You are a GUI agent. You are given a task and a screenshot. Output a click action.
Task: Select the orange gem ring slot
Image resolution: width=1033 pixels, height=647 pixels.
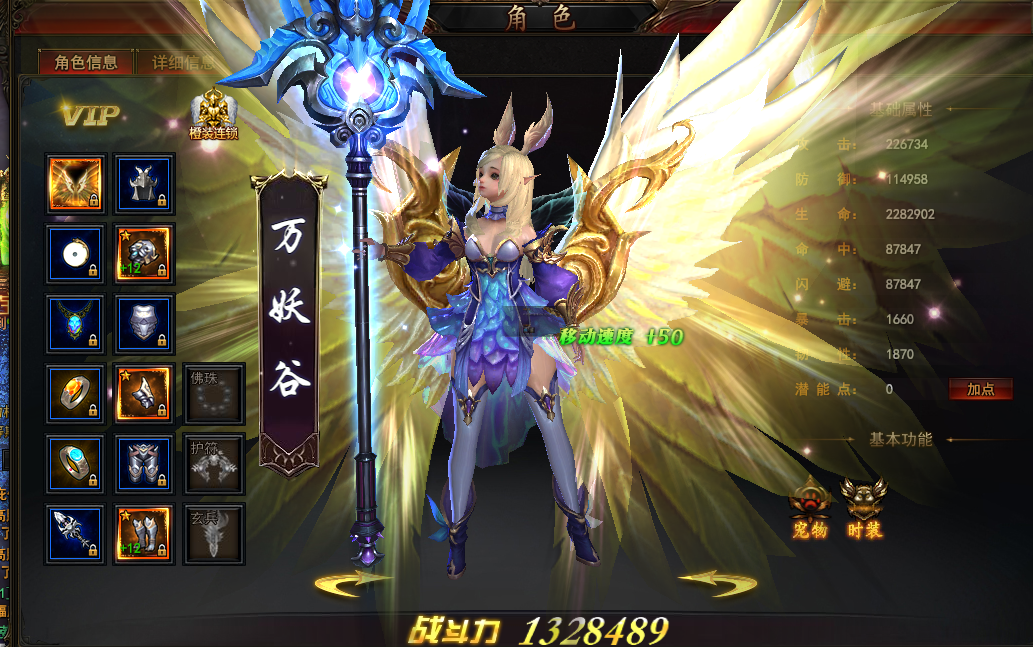[75, 393]
